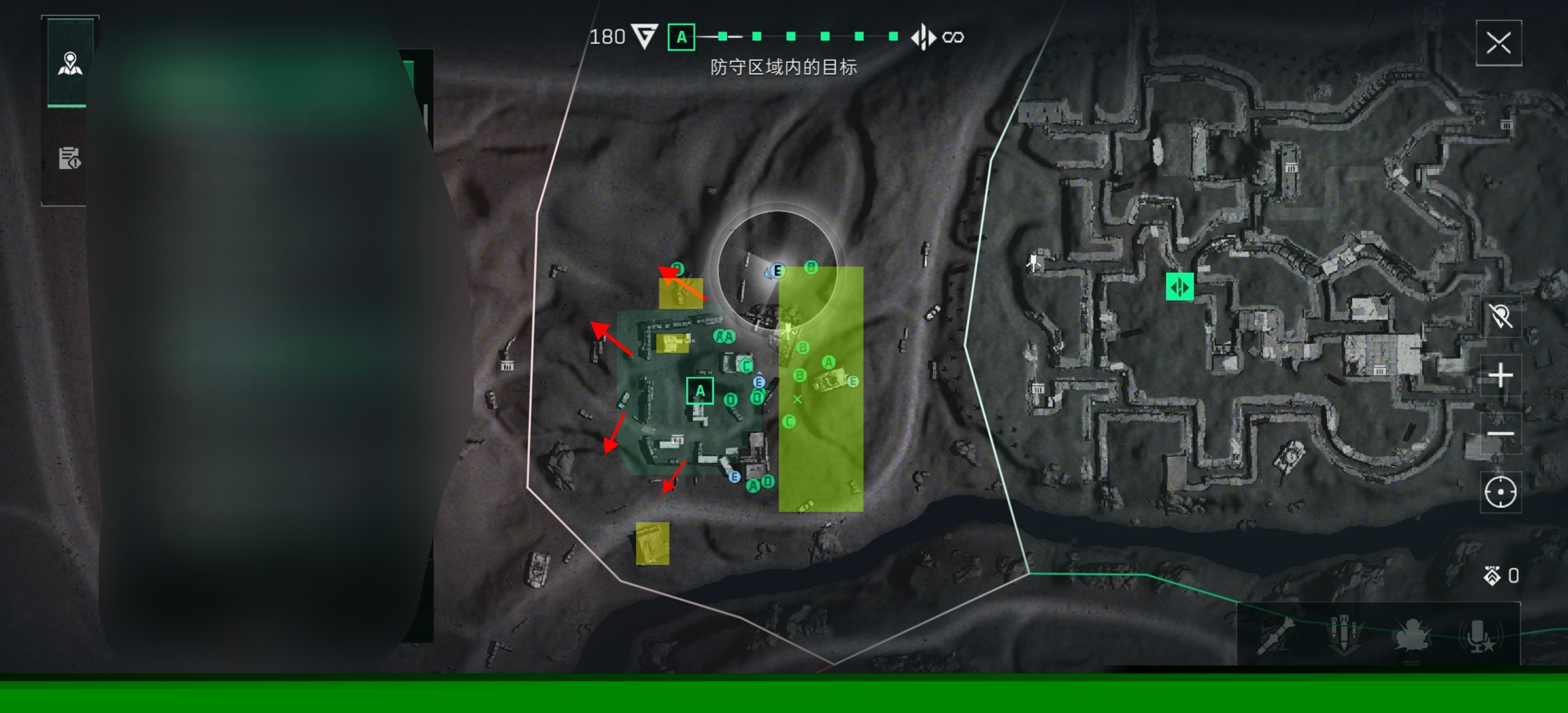Viewport: 1568px width, 713px height.
Task: Tap the sector A indicator in the top bar
Action: 681,37
